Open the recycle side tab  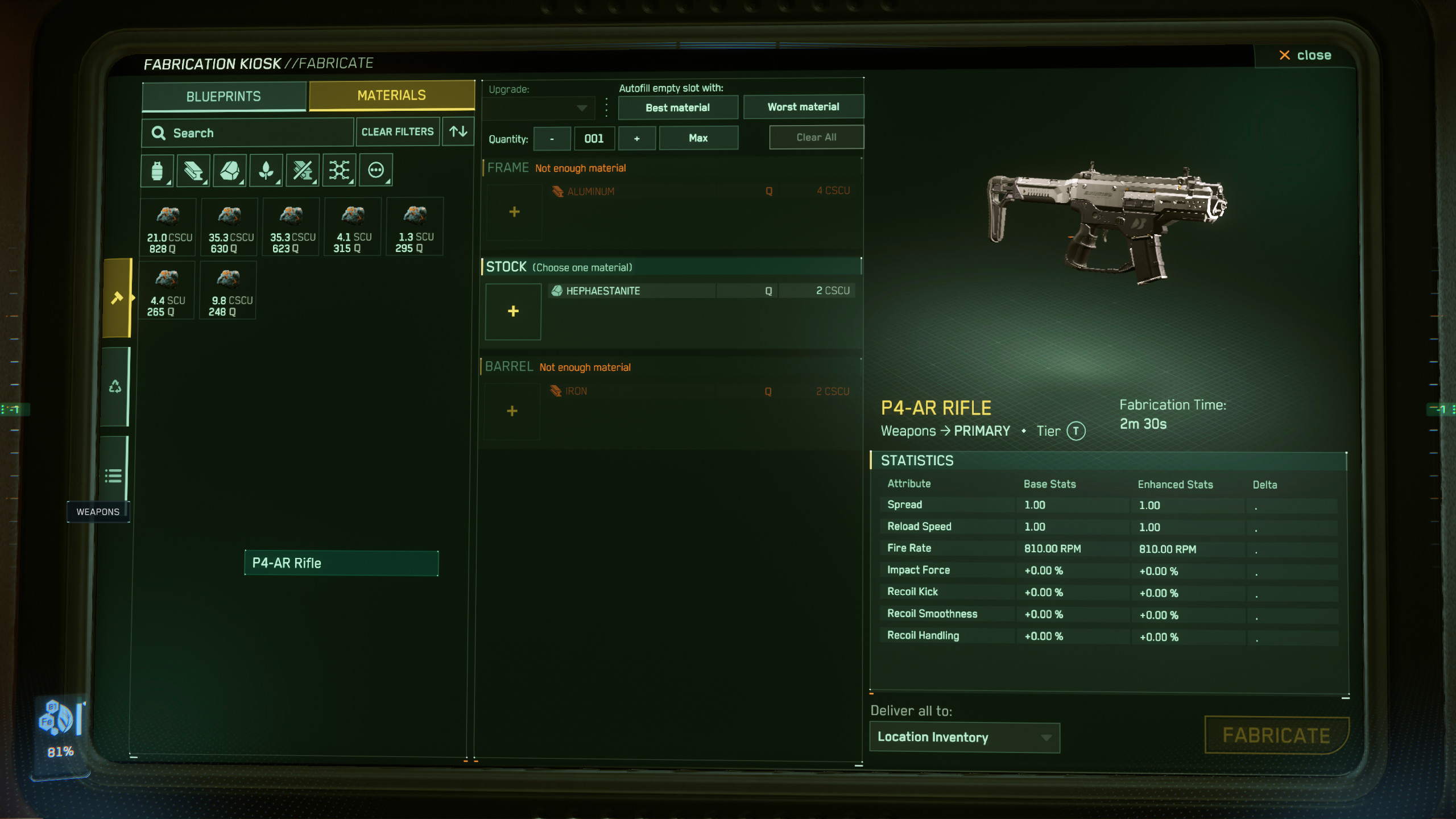[115, 387]
